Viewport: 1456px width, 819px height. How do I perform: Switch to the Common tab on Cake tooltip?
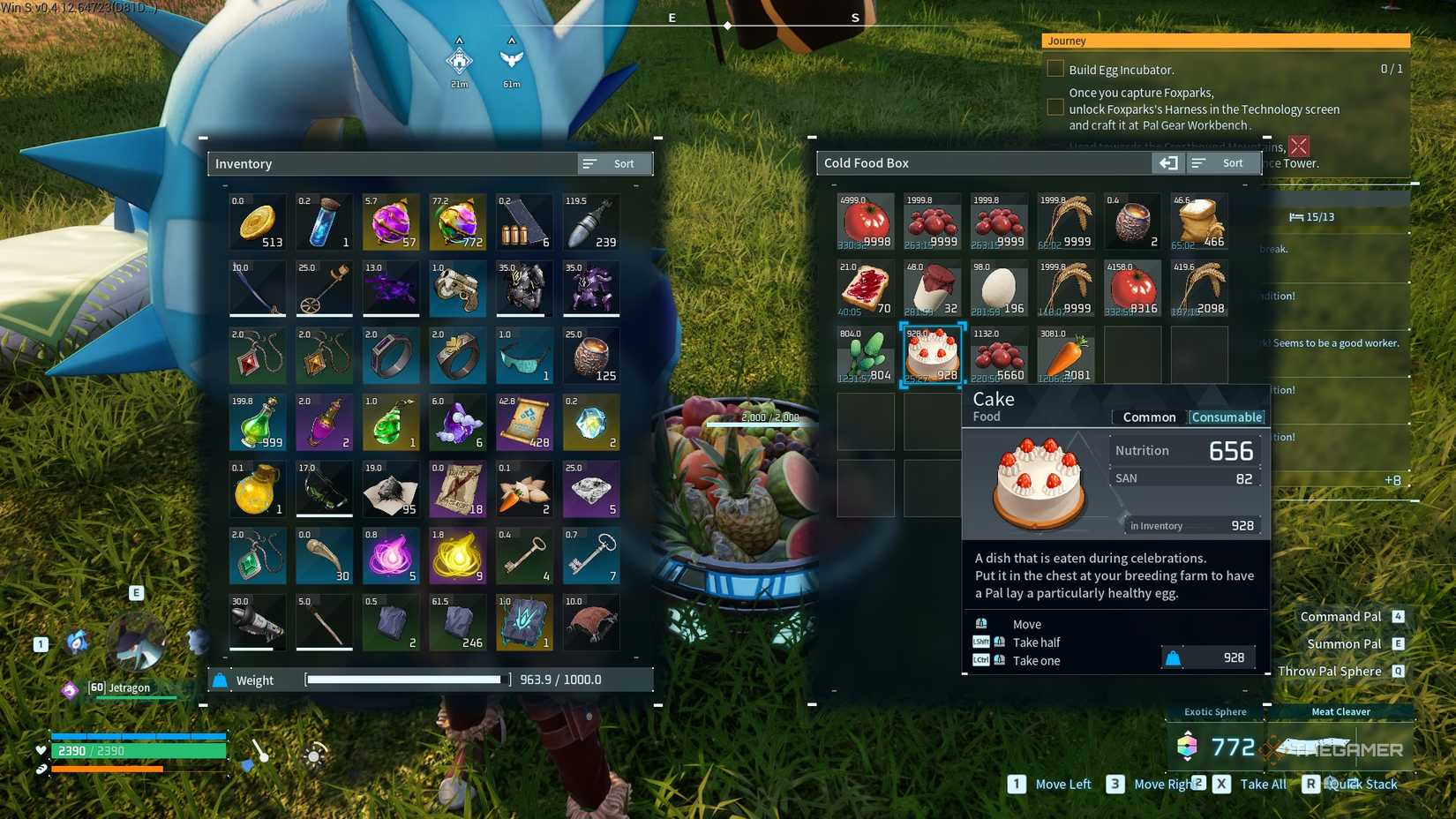click(1148, 417)
